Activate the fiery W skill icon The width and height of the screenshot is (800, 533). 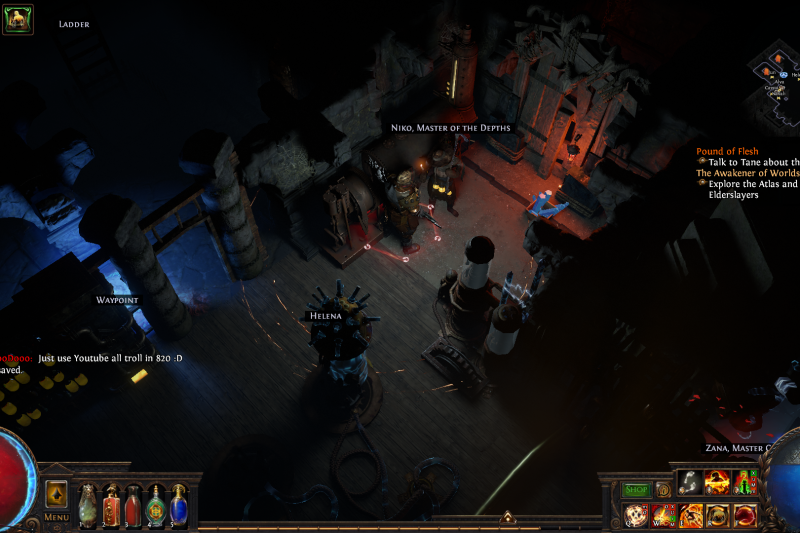(x=663, y=516)
